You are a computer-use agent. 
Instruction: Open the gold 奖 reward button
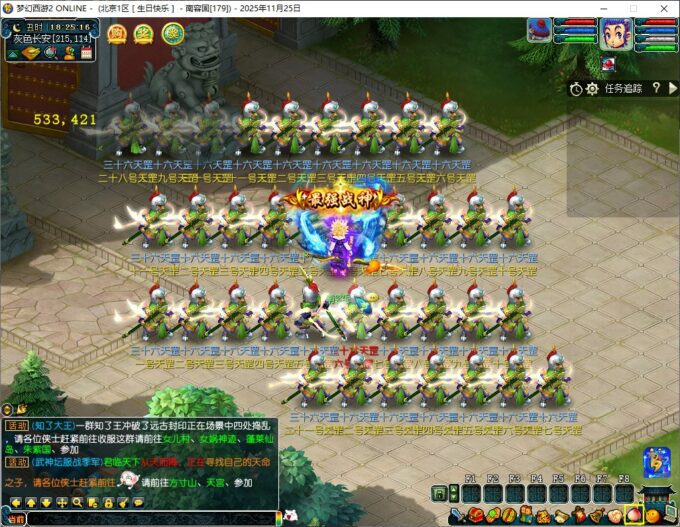(144, 33)
